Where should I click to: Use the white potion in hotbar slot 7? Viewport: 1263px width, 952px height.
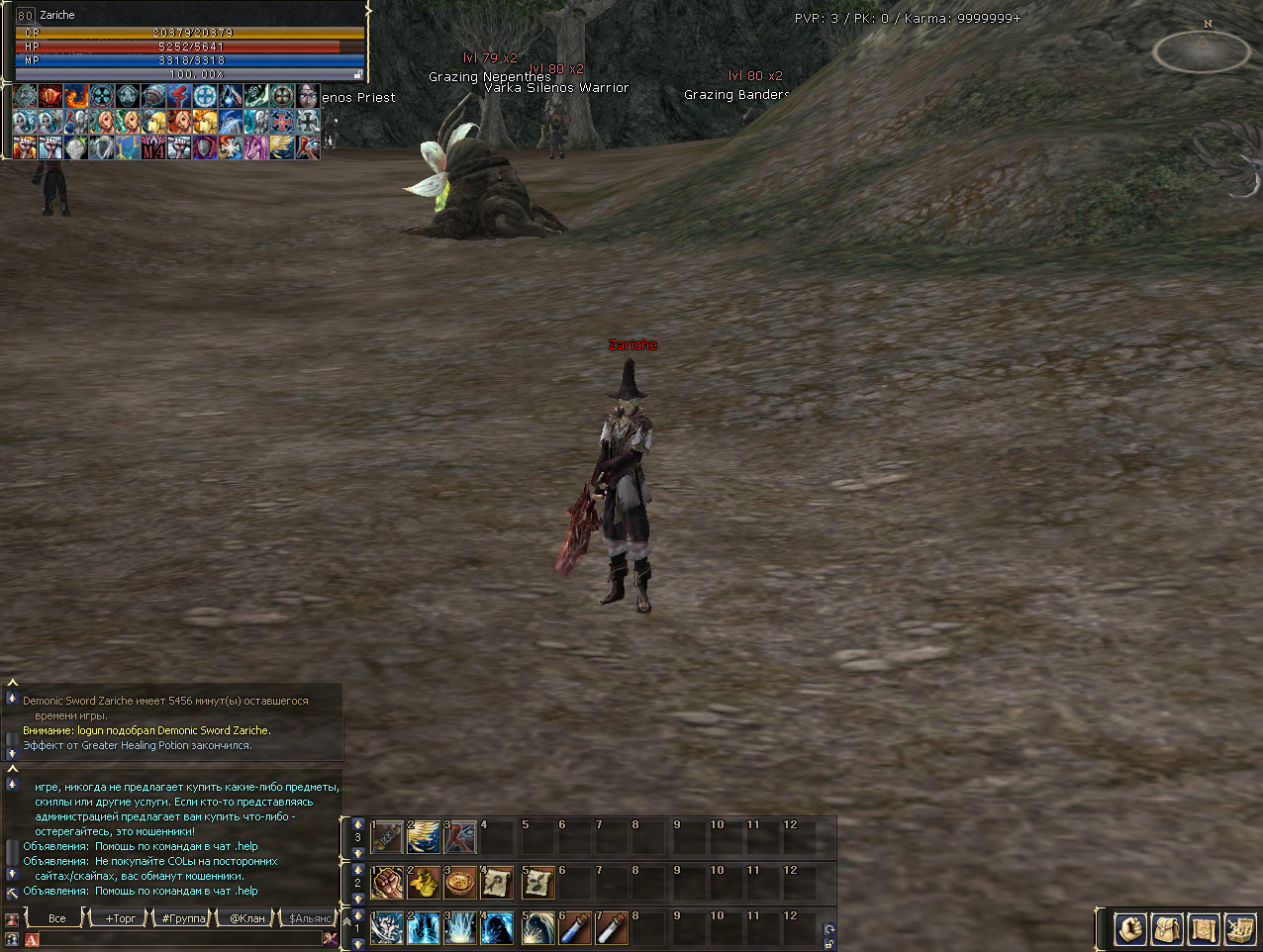(612, 928)
